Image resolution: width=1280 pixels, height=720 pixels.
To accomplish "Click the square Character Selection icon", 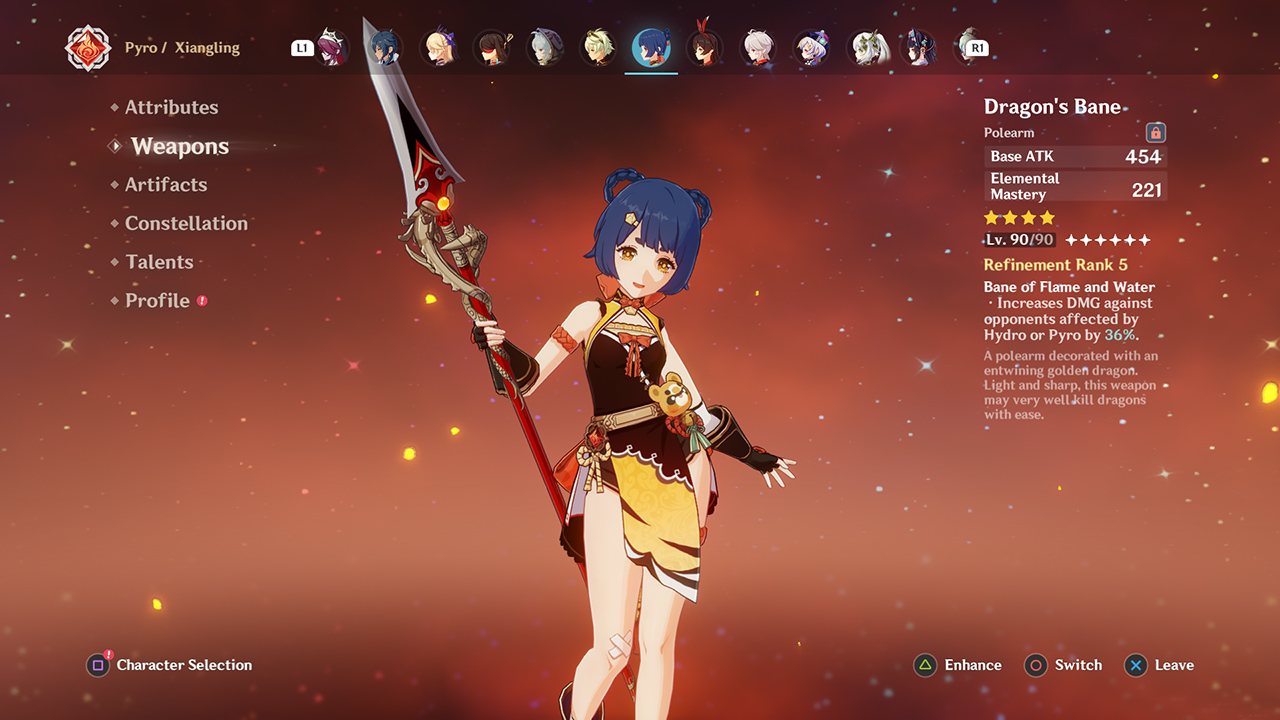I will click(97, 665).
